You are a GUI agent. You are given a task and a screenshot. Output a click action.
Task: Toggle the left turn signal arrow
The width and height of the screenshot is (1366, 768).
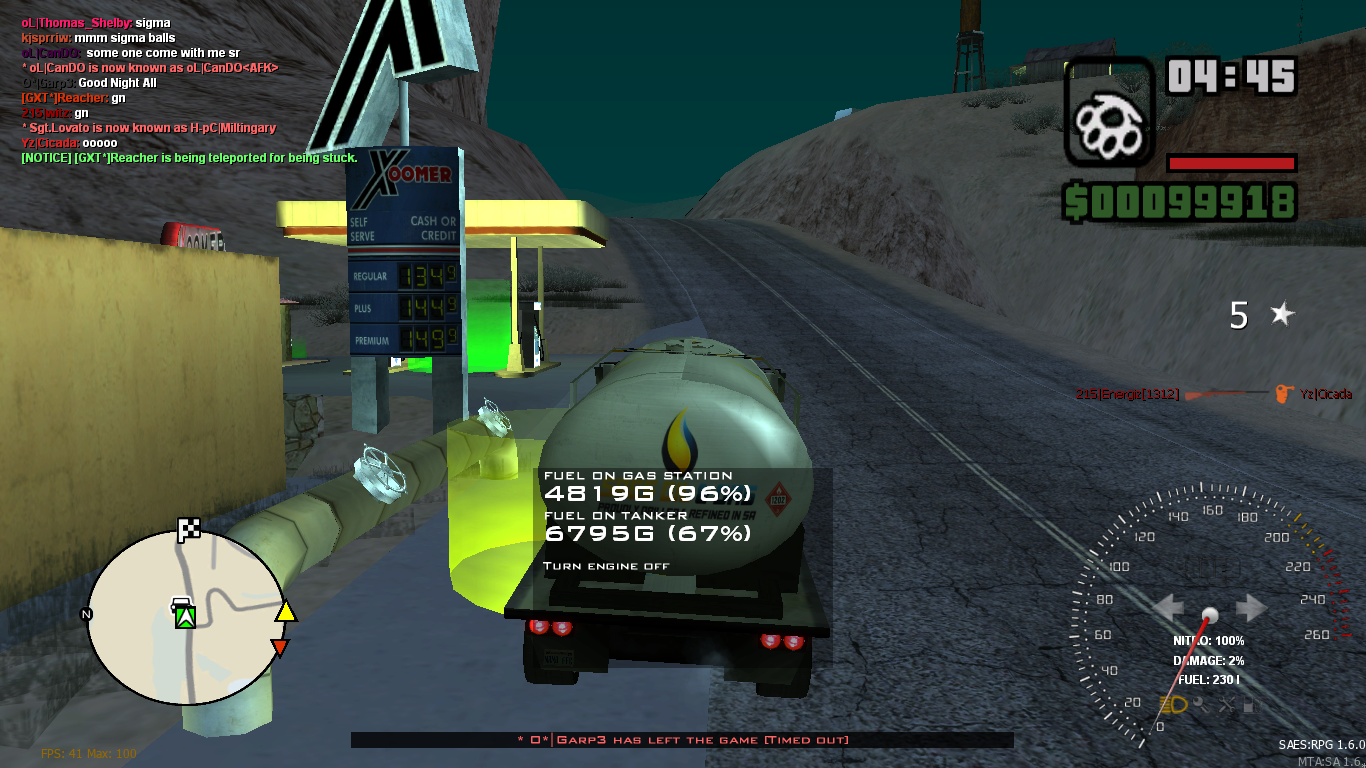pyautogui.click(x=1169, y=607)
